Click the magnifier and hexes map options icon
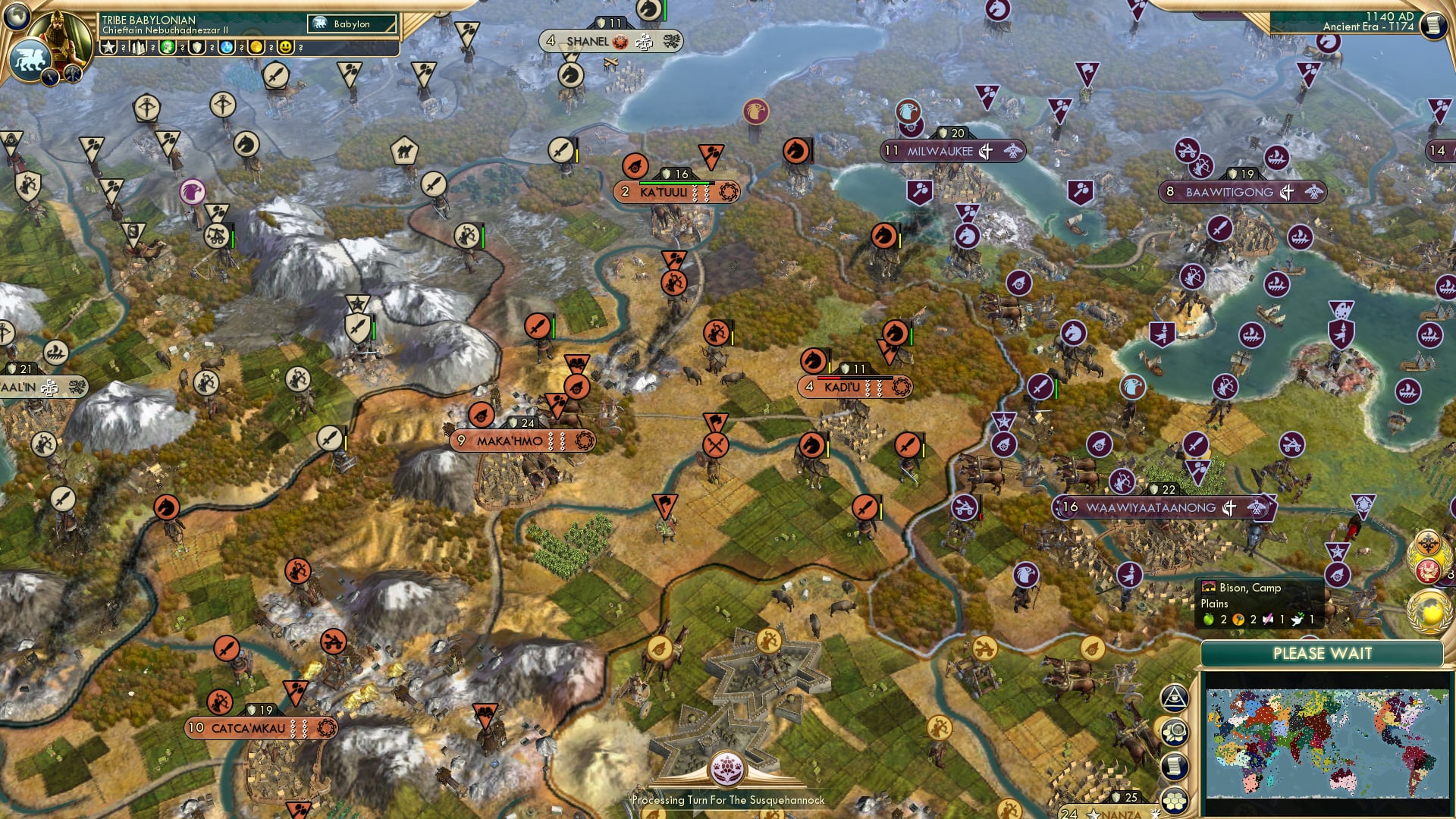This screenshot has height=819, width=1456. click(1174, 733)
